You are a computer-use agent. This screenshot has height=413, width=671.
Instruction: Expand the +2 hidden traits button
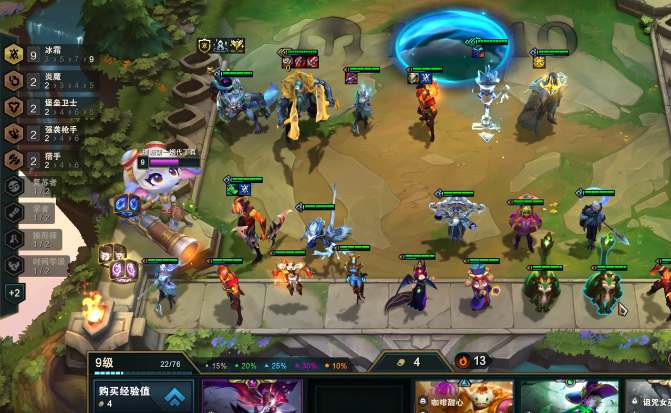pos(14,293)
